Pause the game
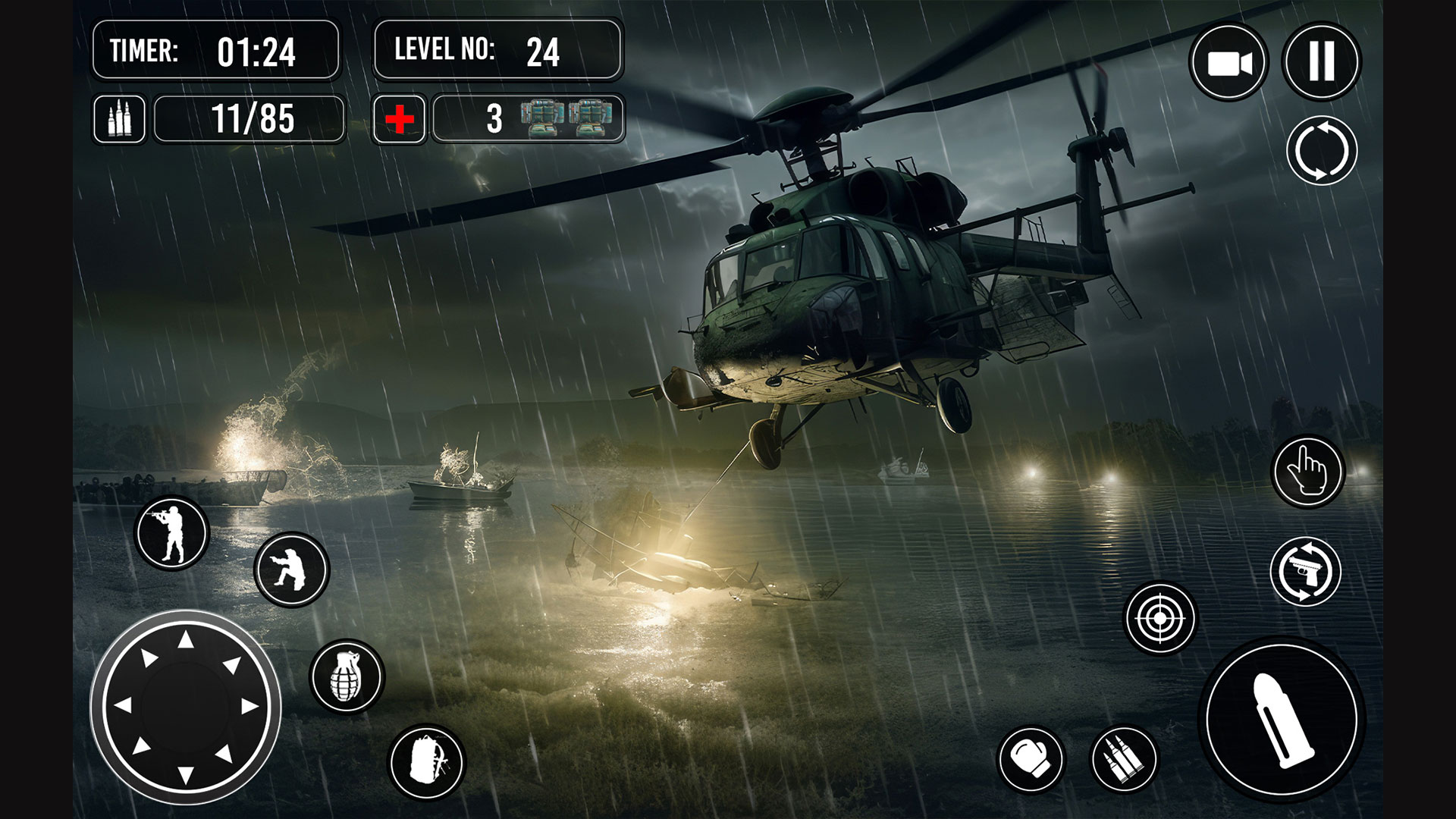This screenshot has width=1456, height=819. [1322, 62]
